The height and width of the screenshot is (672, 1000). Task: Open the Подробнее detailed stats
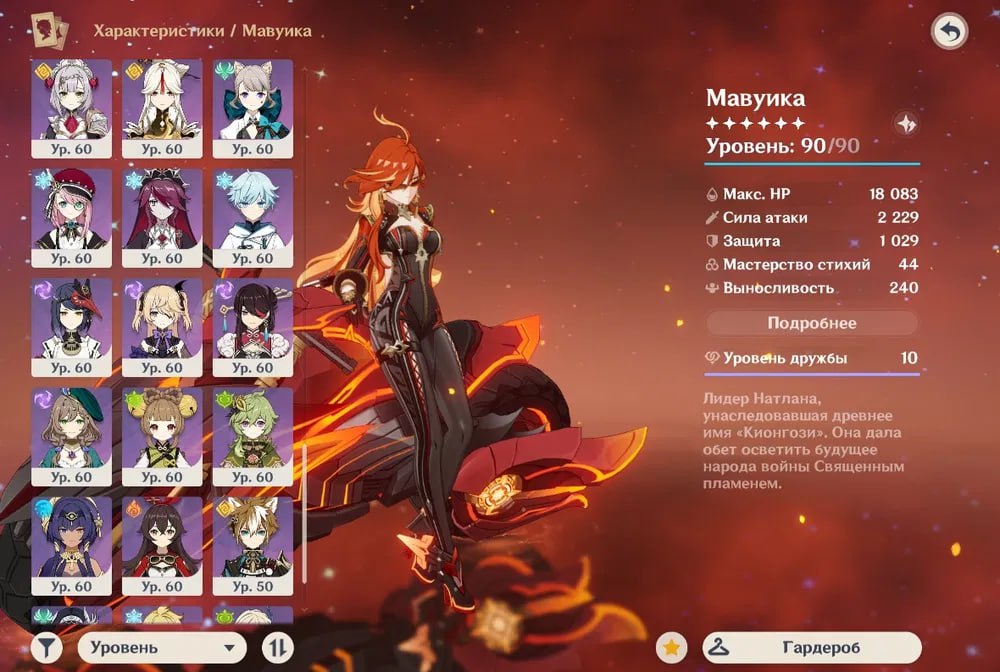tap(811, 323)
